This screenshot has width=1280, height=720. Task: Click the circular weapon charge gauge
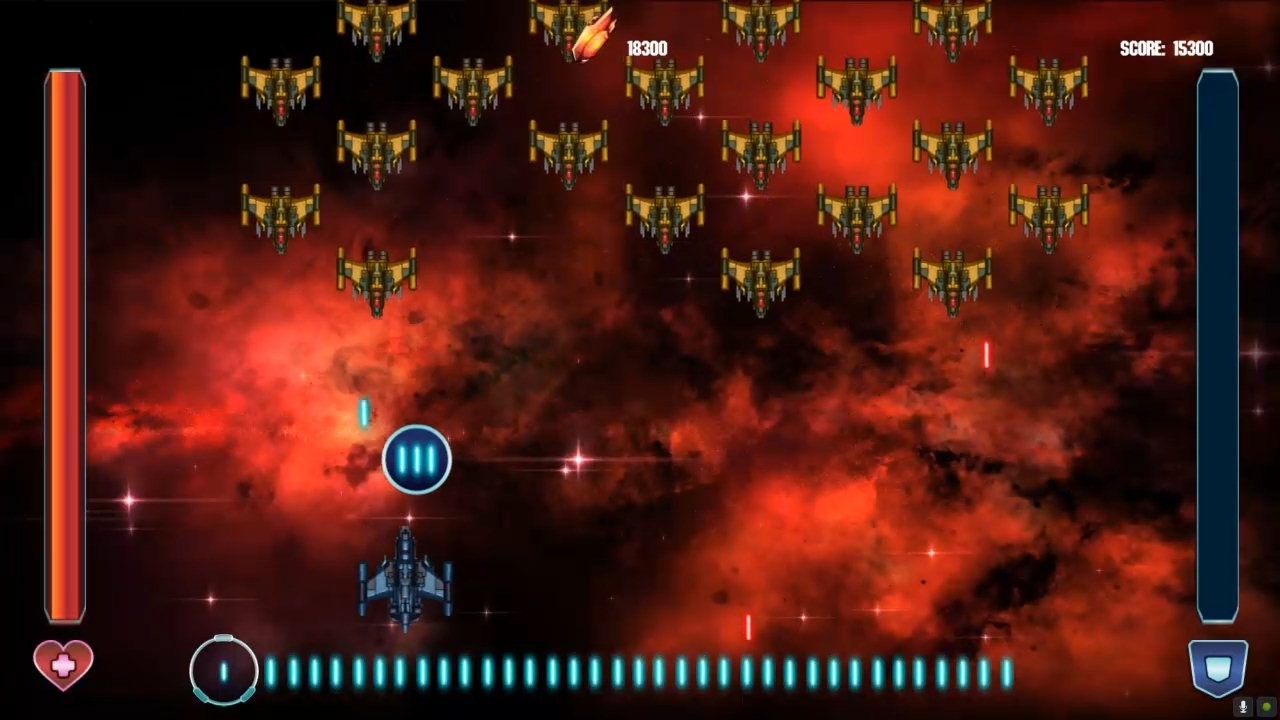224,668
